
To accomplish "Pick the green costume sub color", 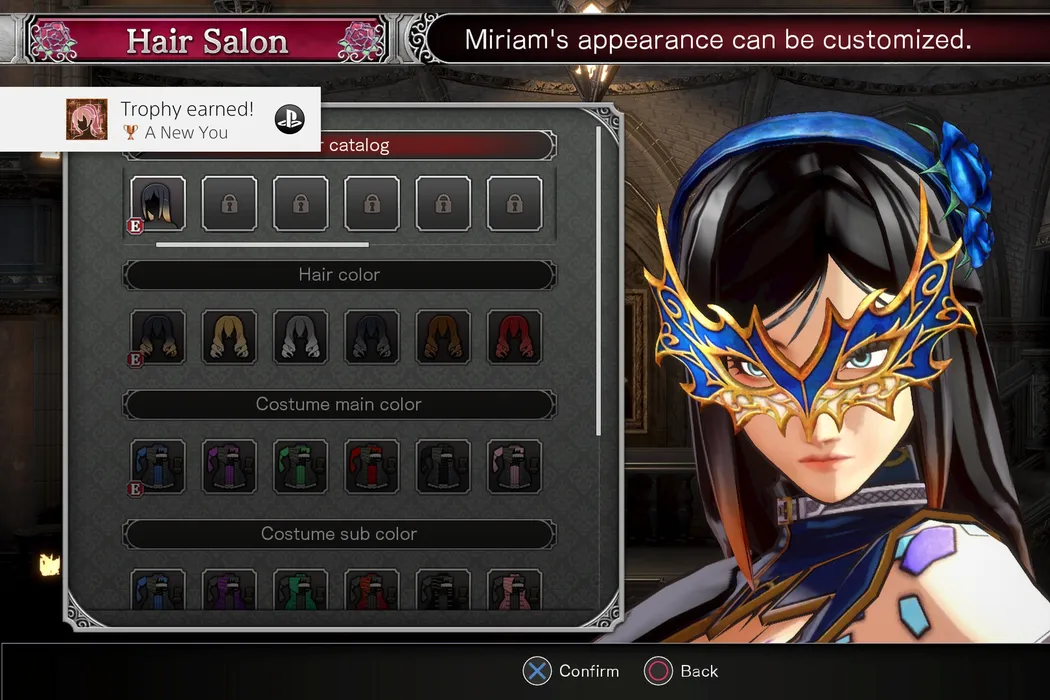I will click(x=301, y=590).
